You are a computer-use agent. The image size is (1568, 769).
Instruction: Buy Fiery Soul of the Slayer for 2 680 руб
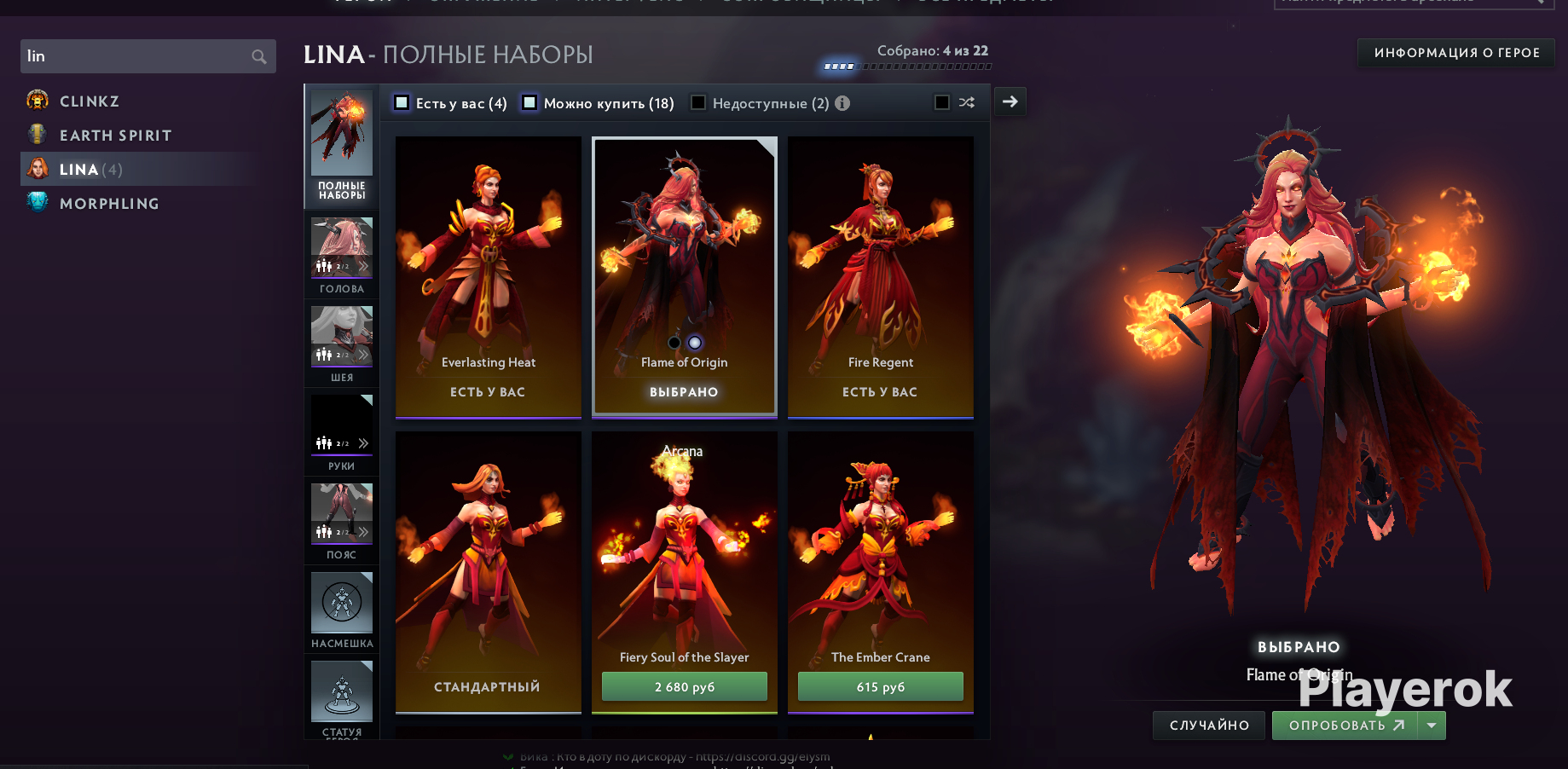tap(685, 687)
